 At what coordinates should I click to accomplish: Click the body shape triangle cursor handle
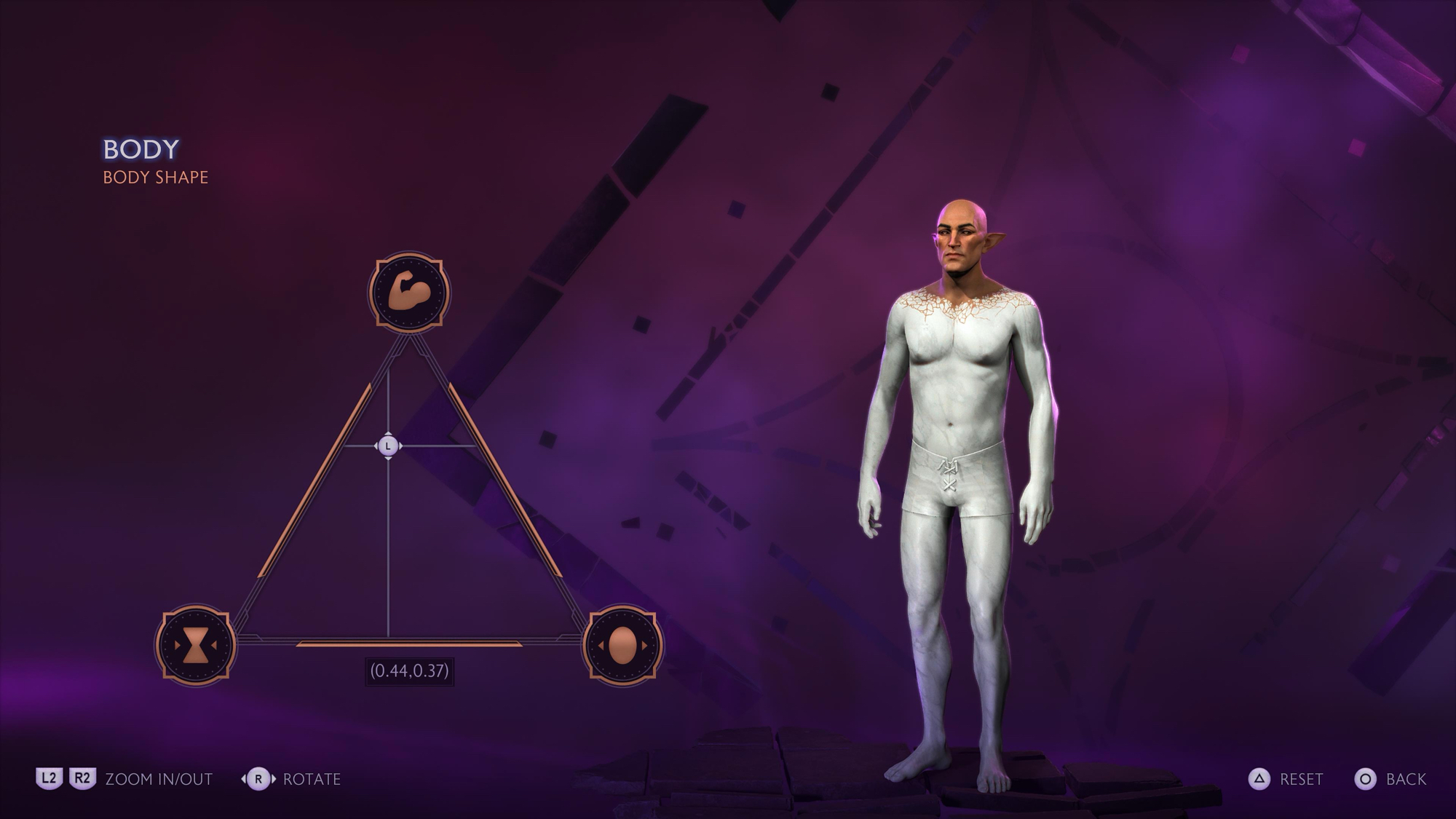[388, 446]
